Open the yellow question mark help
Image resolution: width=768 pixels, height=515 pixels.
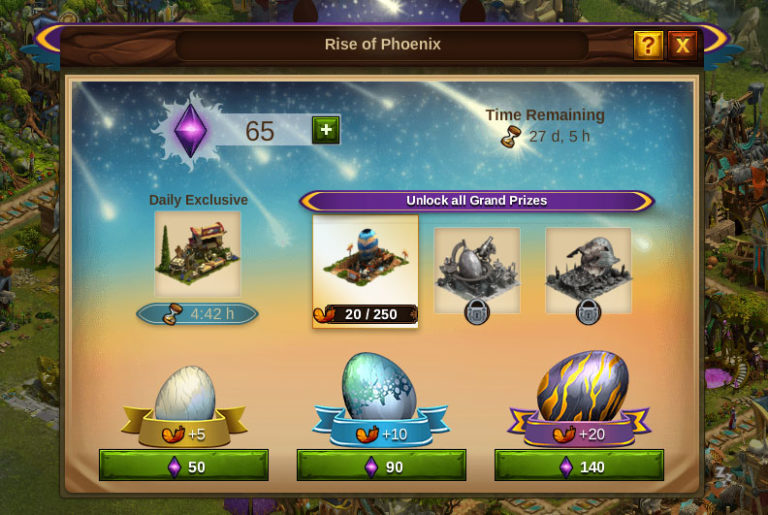[648, 45]
